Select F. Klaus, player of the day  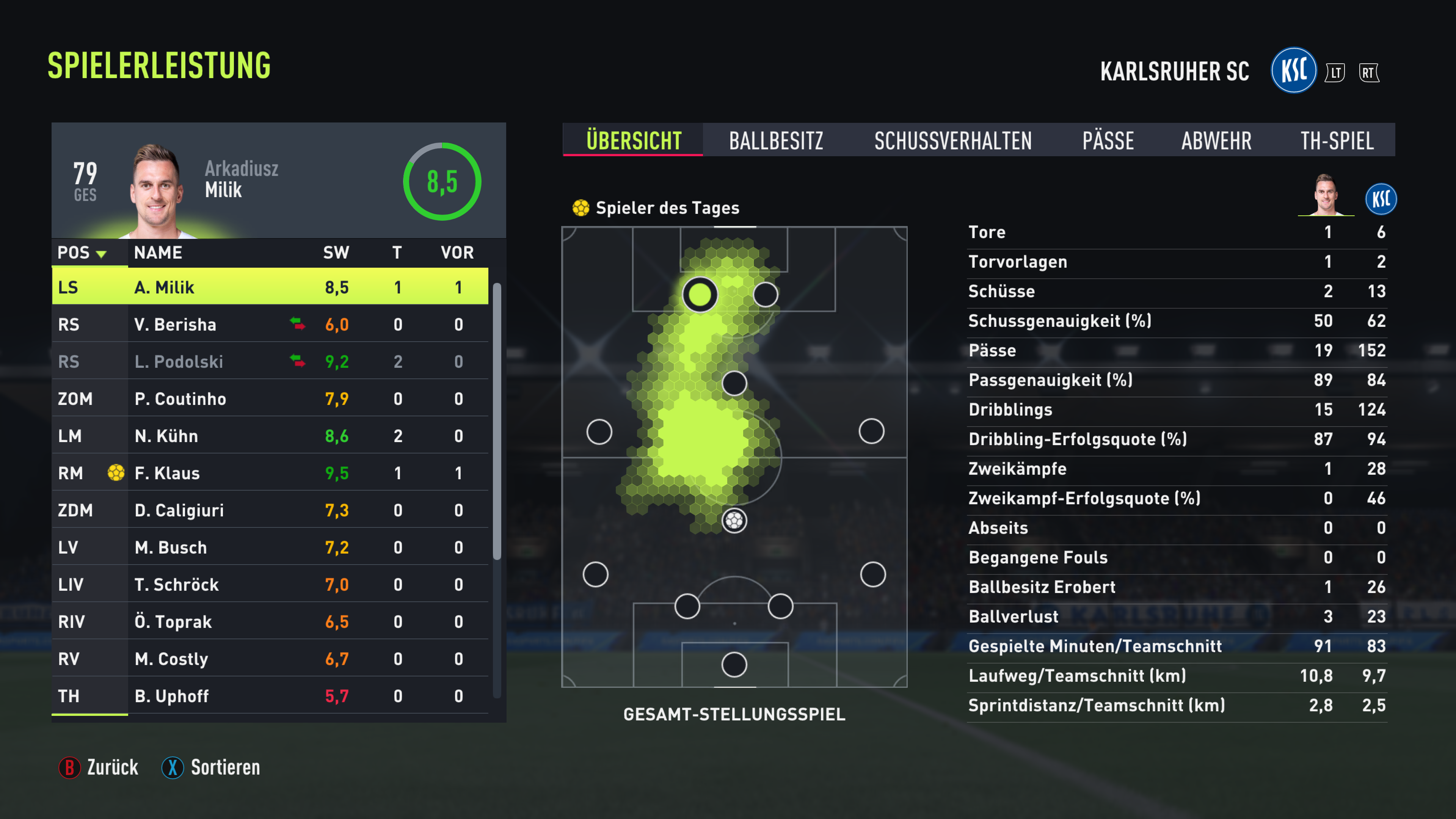[x=270, y=473]
